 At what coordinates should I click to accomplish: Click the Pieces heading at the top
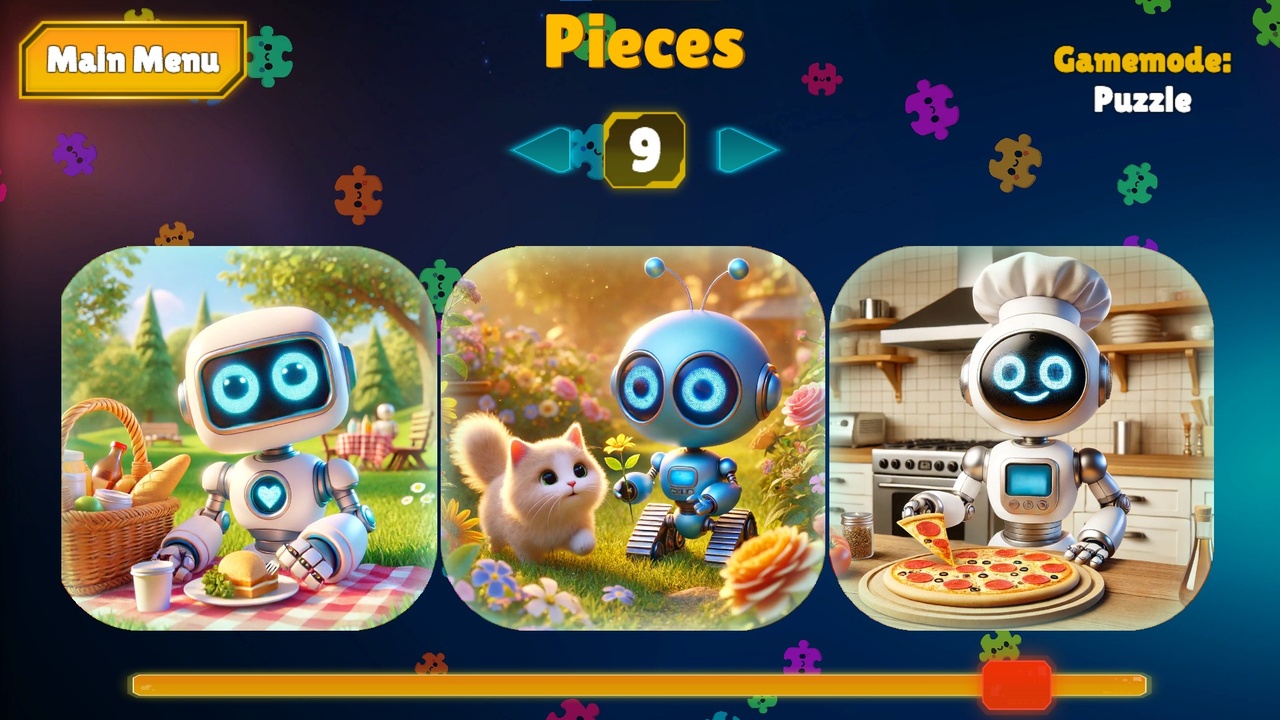pos(644,44)
